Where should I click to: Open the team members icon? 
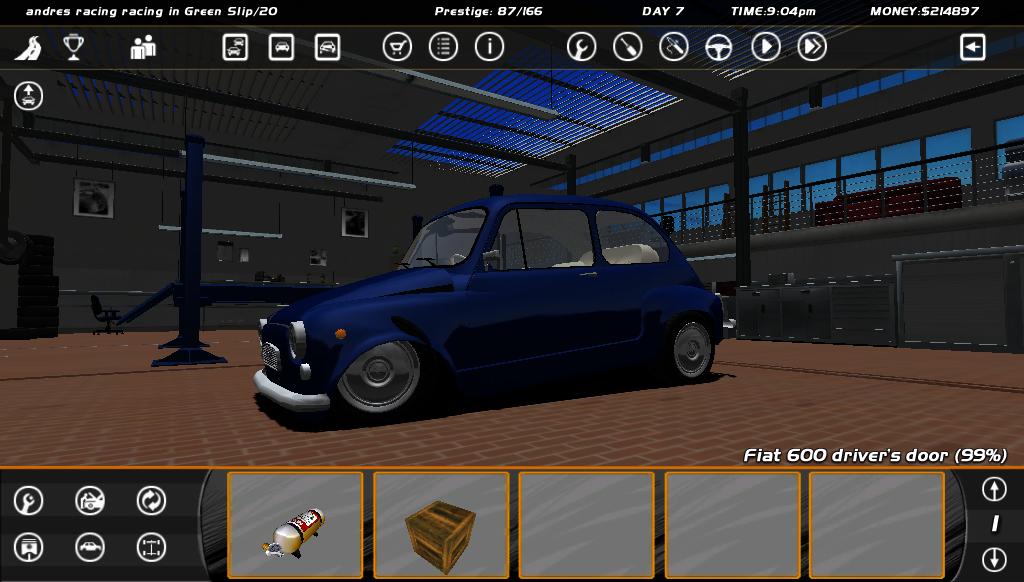tap(143, 47)
